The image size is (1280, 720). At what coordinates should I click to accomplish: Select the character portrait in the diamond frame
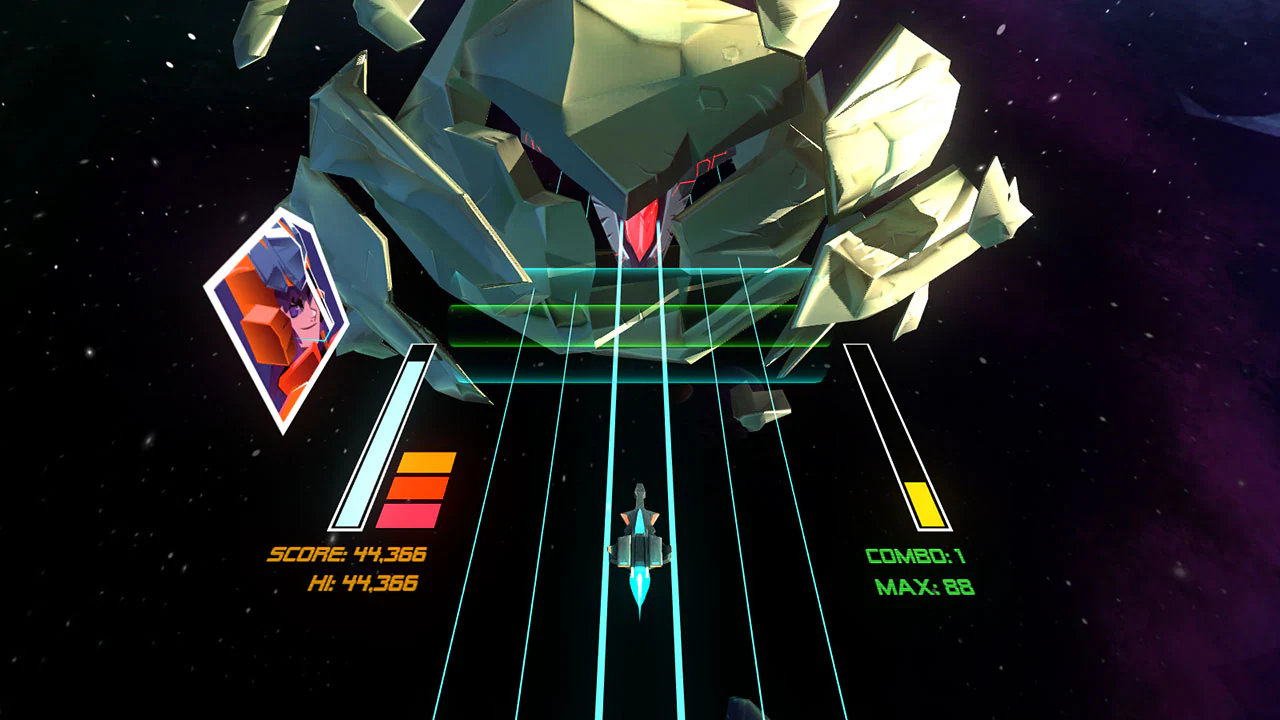click(x=277, y=320)
